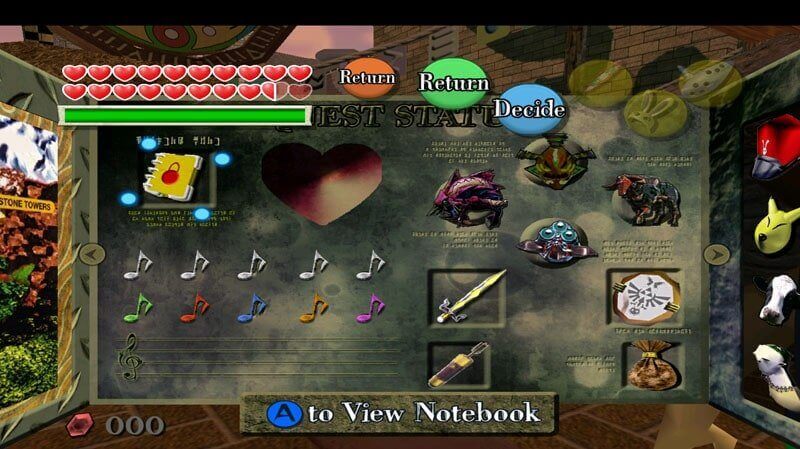Image resolution: width=800 pixels, height=449 pixels.
Task: Choose the Mirror Shield slot
Action: click(645, 296)
